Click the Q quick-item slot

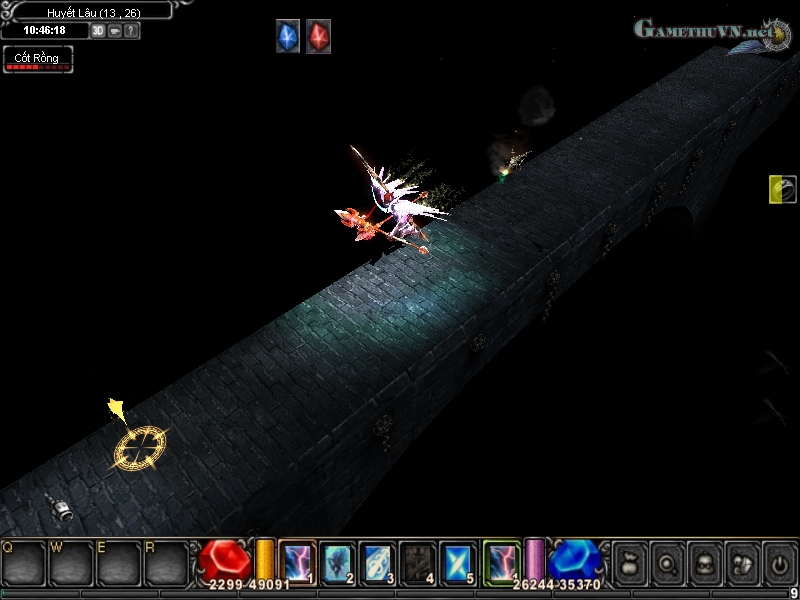tap(23, 563)
